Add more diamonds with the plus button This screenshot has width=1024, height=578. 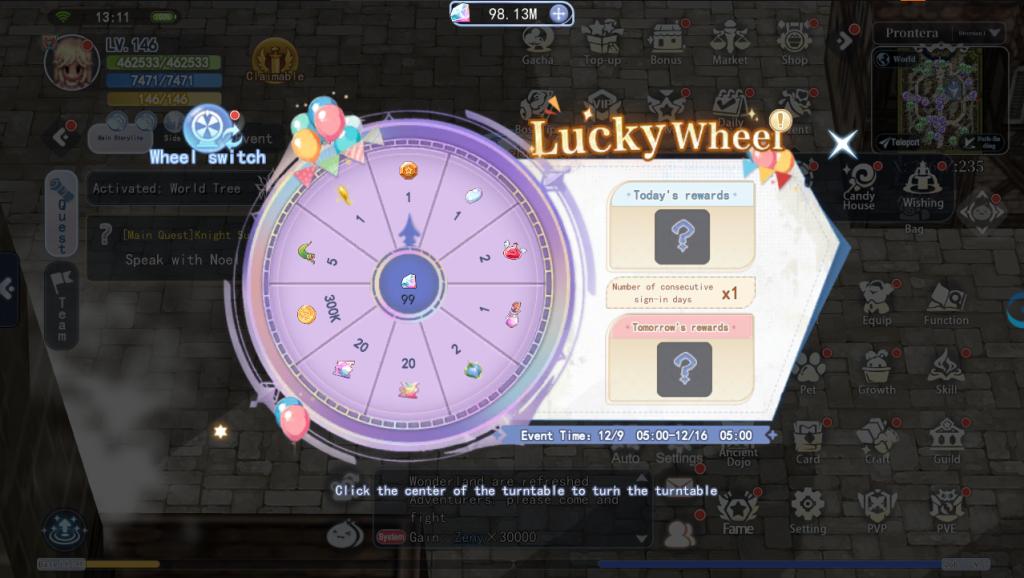(x=559, y=14)
